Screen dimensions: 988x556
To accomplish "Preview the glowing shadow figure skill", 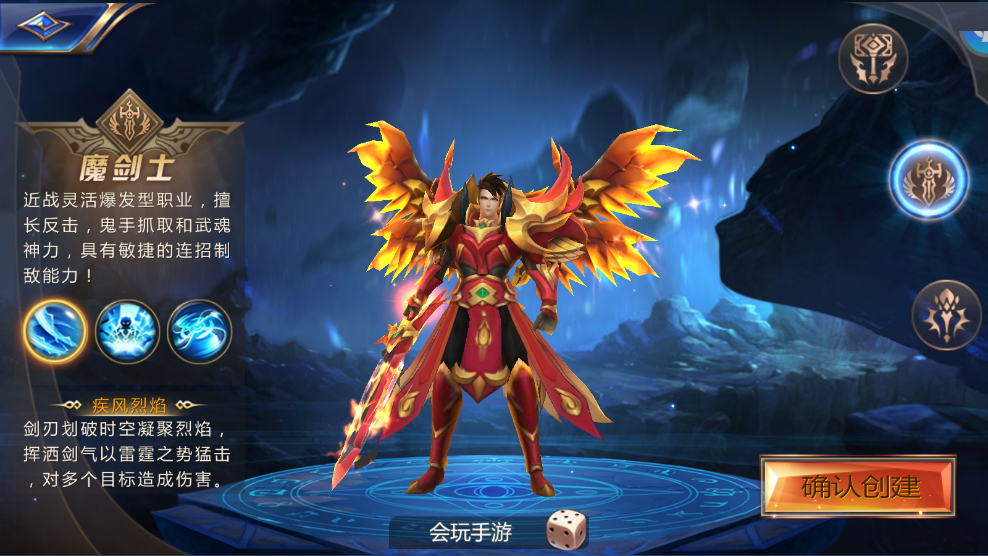I will [127, 332].
